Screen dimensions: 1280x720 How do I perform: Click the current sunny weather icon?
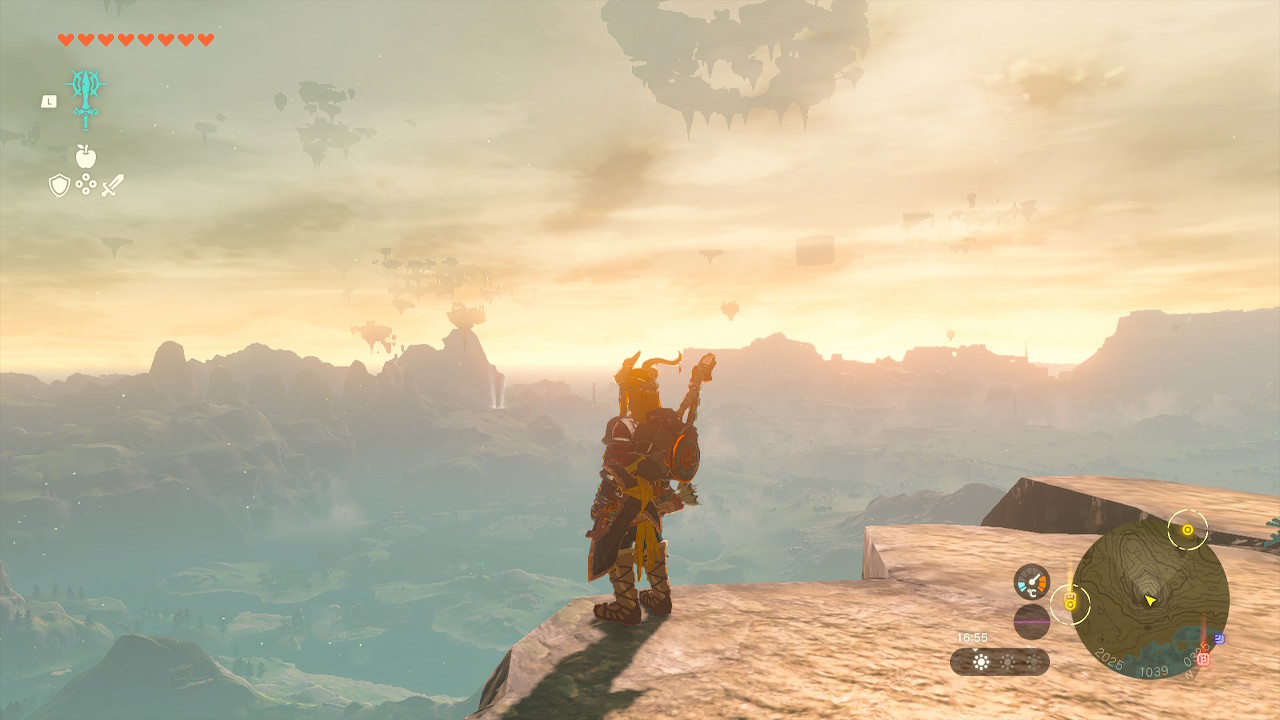tap(981, 662)
